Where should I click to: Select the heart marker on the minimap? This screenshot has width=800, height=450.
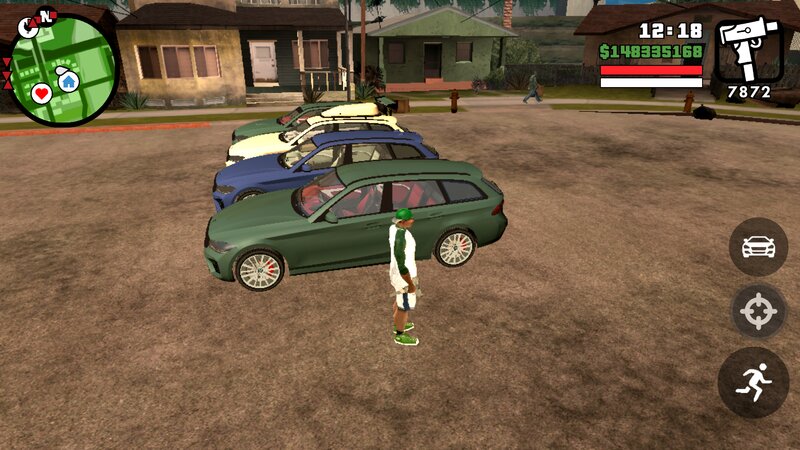coord(41,93)
